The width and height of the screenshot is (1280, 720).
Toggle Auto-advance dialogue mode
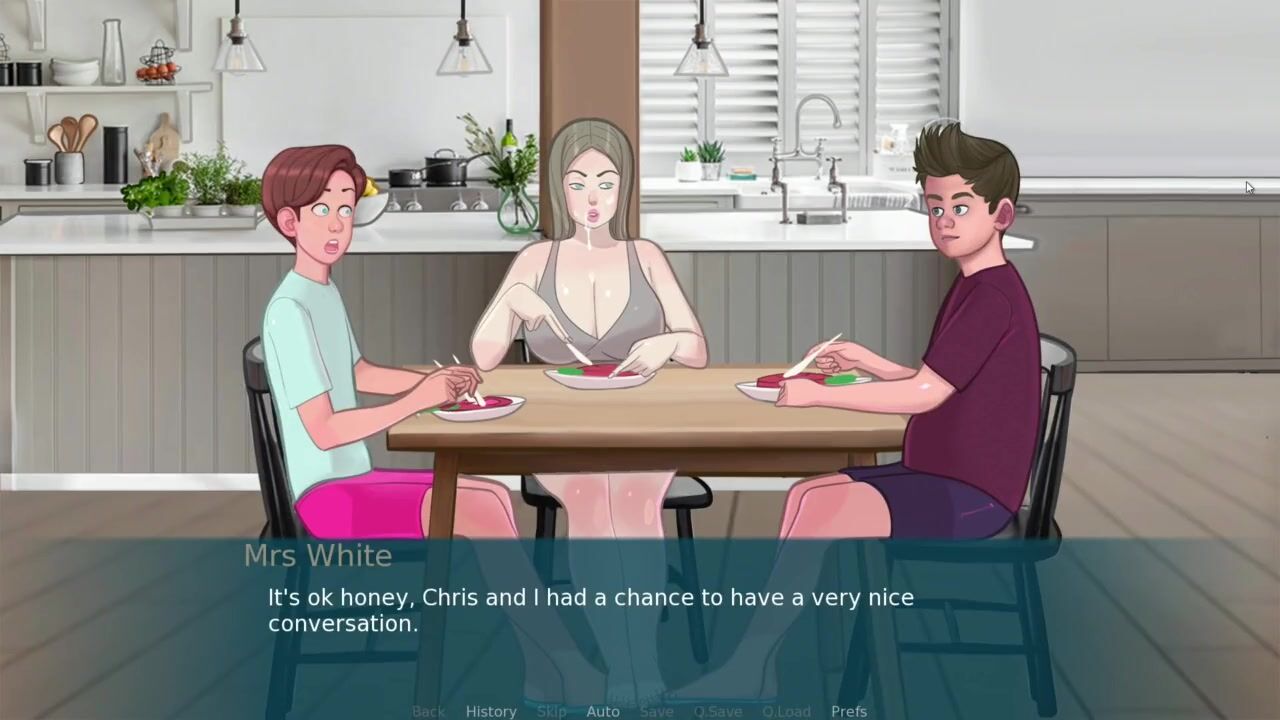[603, 711]
